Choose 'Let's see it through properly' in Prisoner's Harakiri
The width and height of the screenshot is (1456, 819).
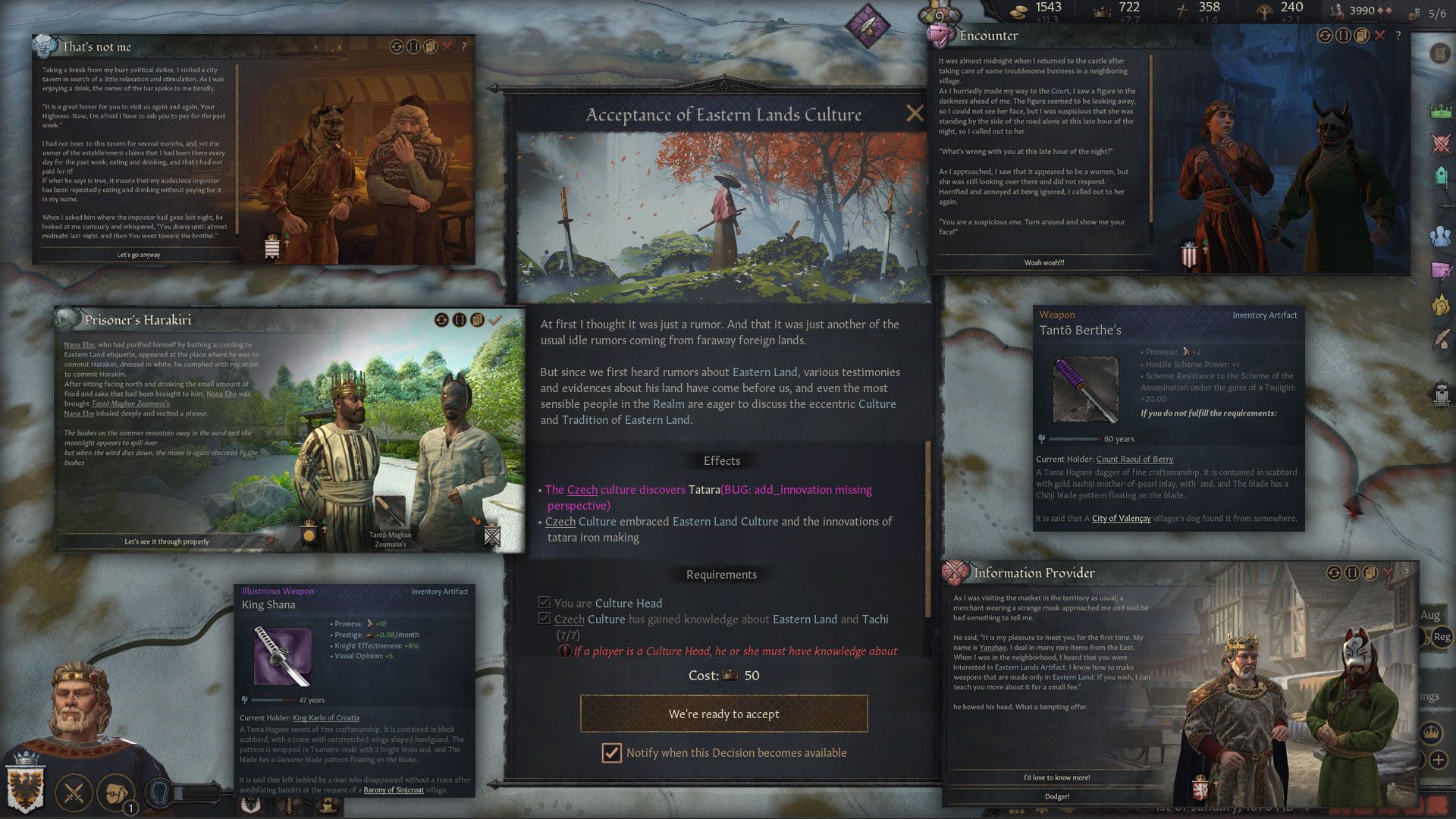168,541
